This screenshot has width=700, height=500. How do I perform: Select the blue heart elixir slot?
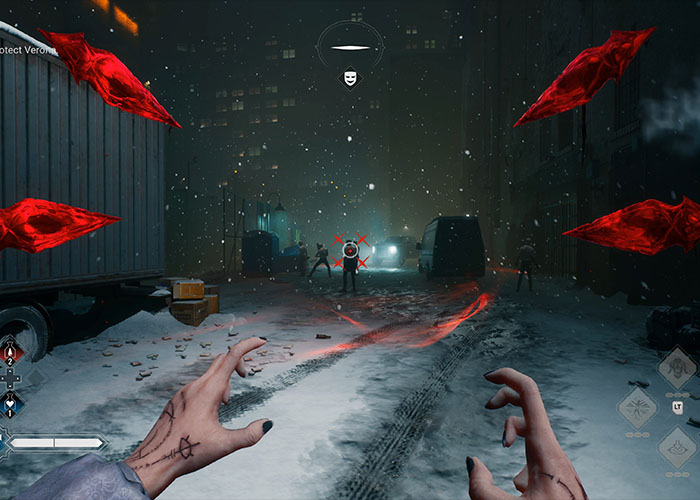coord(10,404)
